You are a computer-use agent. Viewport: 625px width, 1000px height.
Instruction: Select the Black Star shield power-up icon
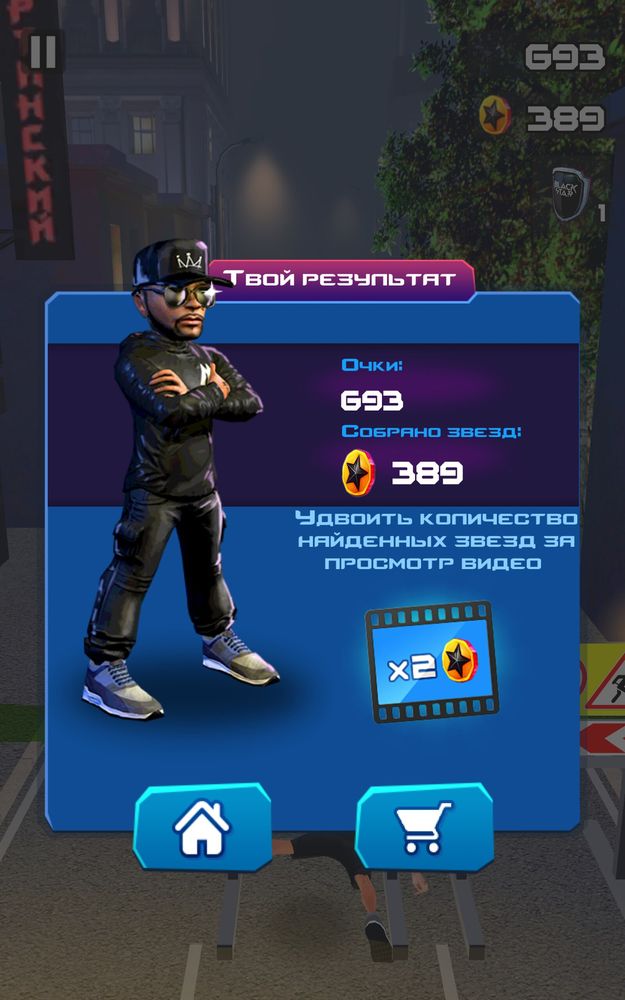571,191
